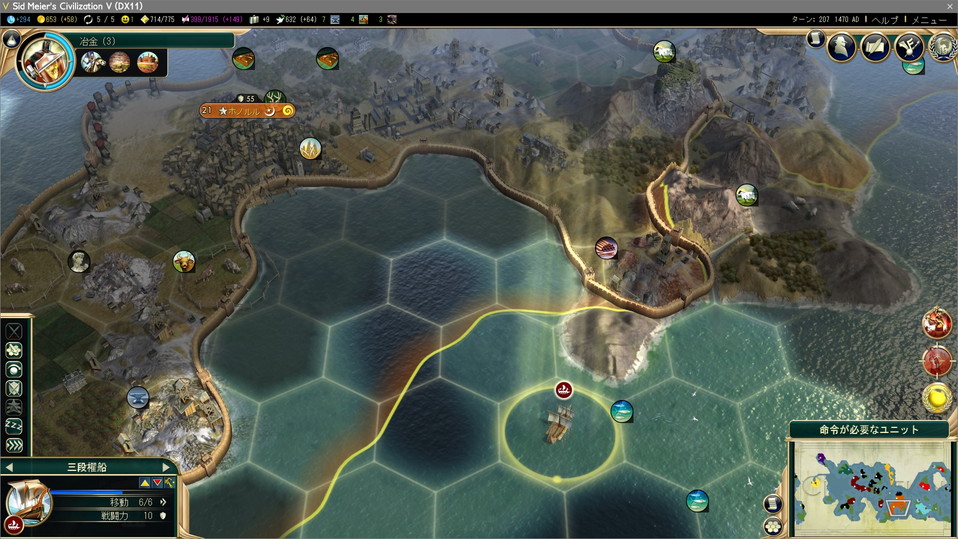Image resolution: width=958 pixels, height=539 pixels.
Task: Open social policies book icon
Action: [x=875, y=47]
